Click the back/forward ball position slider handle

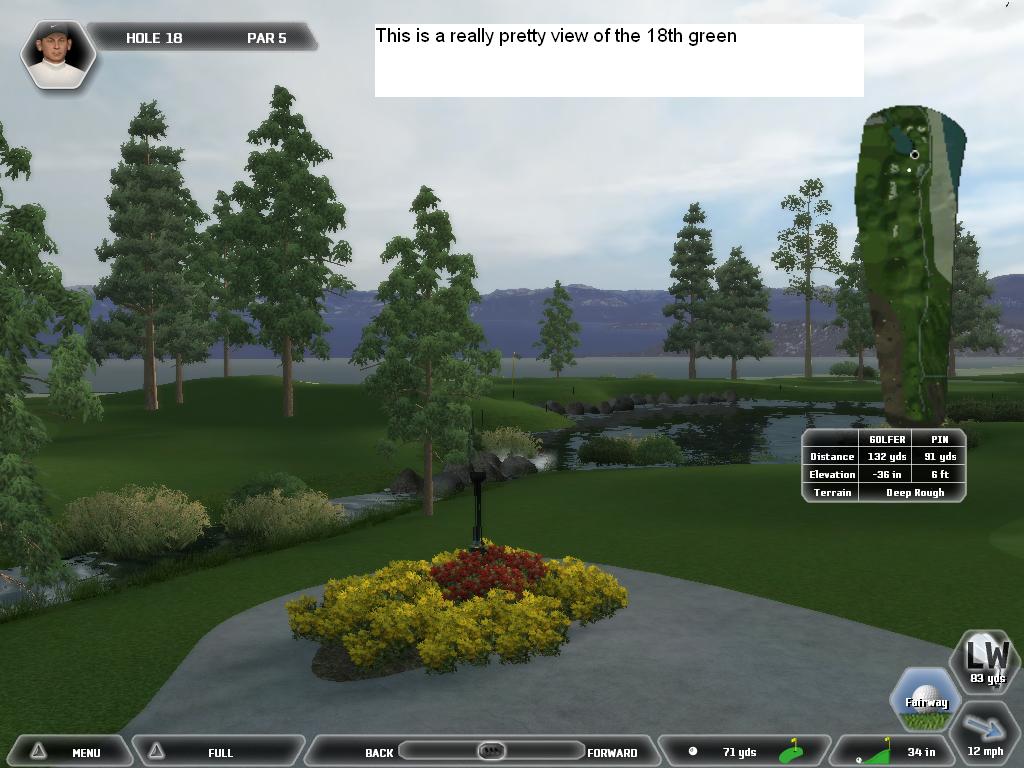490,751
